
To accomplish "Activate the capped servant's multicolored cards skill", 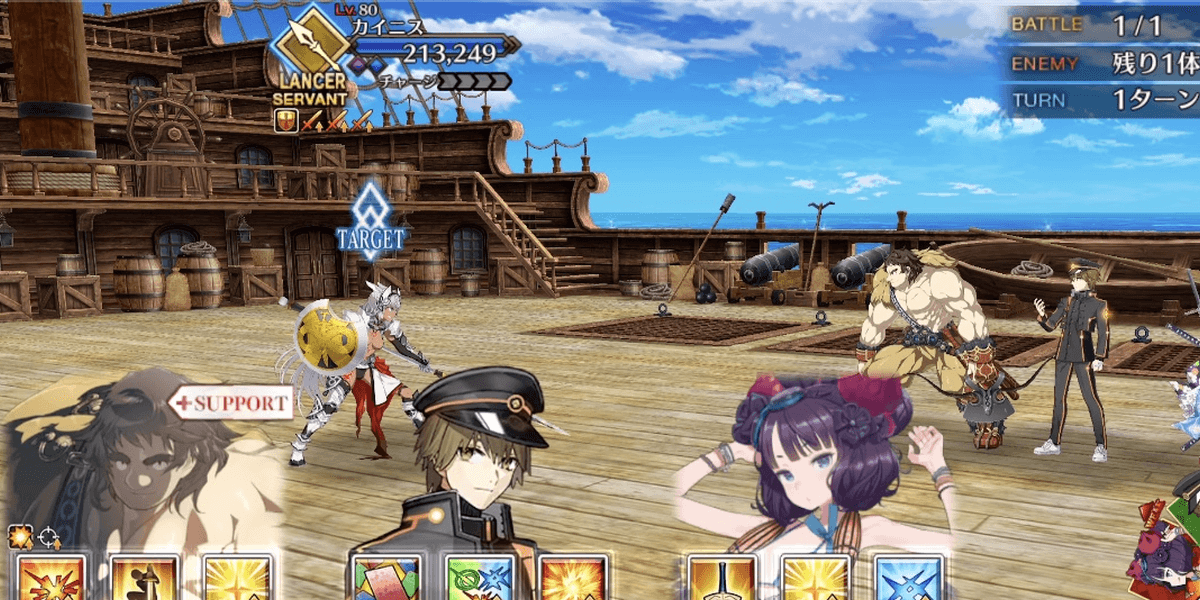I will (x=385, y=578).
